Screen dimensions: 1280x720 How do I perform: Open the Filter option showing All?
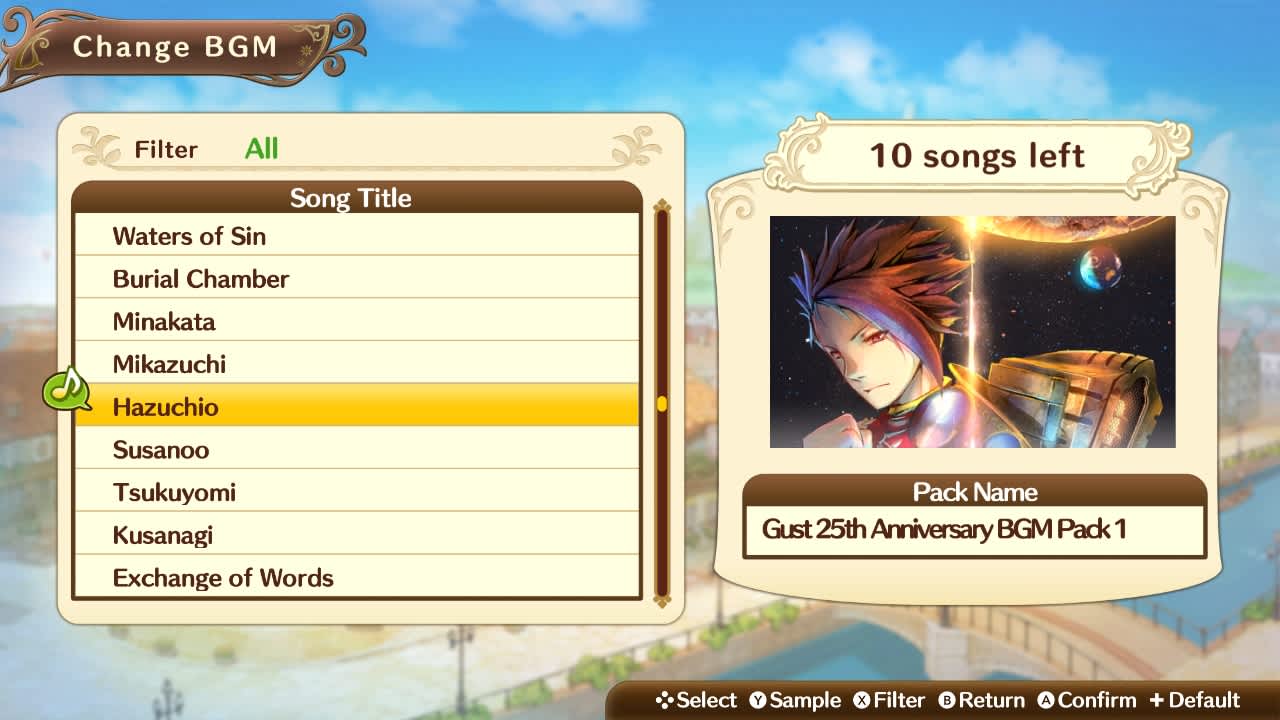pyautogui.click(x=263, y=150)
